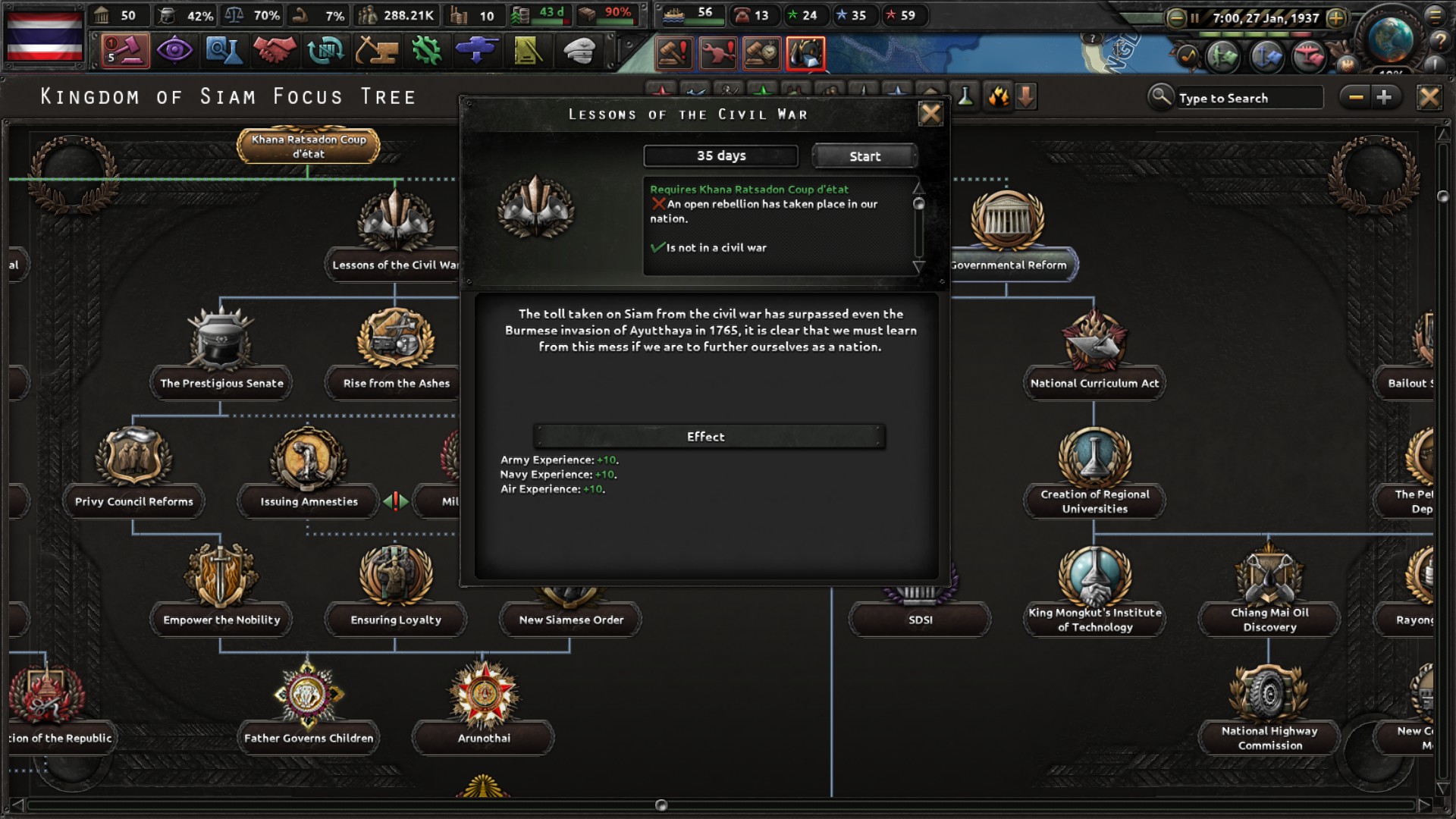This screenshot has height=819, width=1456.
Task: Open the Intelligence Agency view (purple eye icon)
Action: pos(176,51)
